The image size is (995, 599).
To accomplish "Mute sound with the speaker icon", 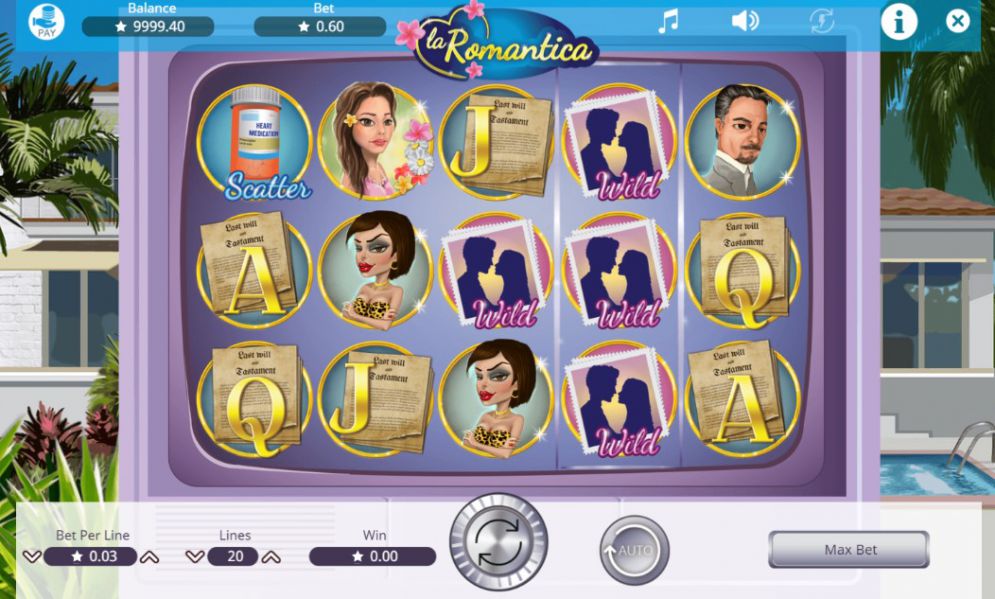I will click(x=745, y=21).
